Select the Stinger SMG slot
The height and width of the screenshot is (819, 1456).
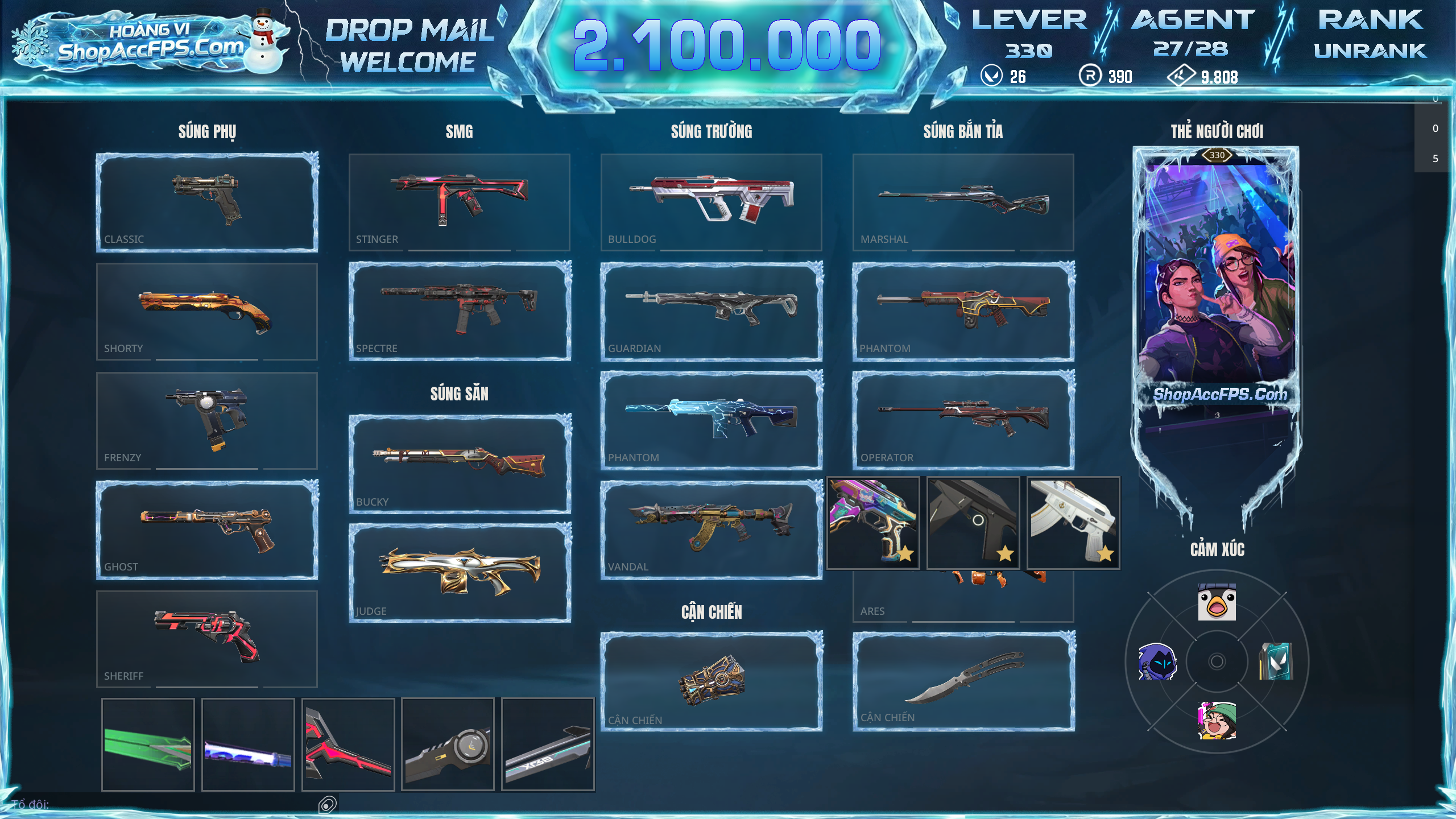coord(459,202)
